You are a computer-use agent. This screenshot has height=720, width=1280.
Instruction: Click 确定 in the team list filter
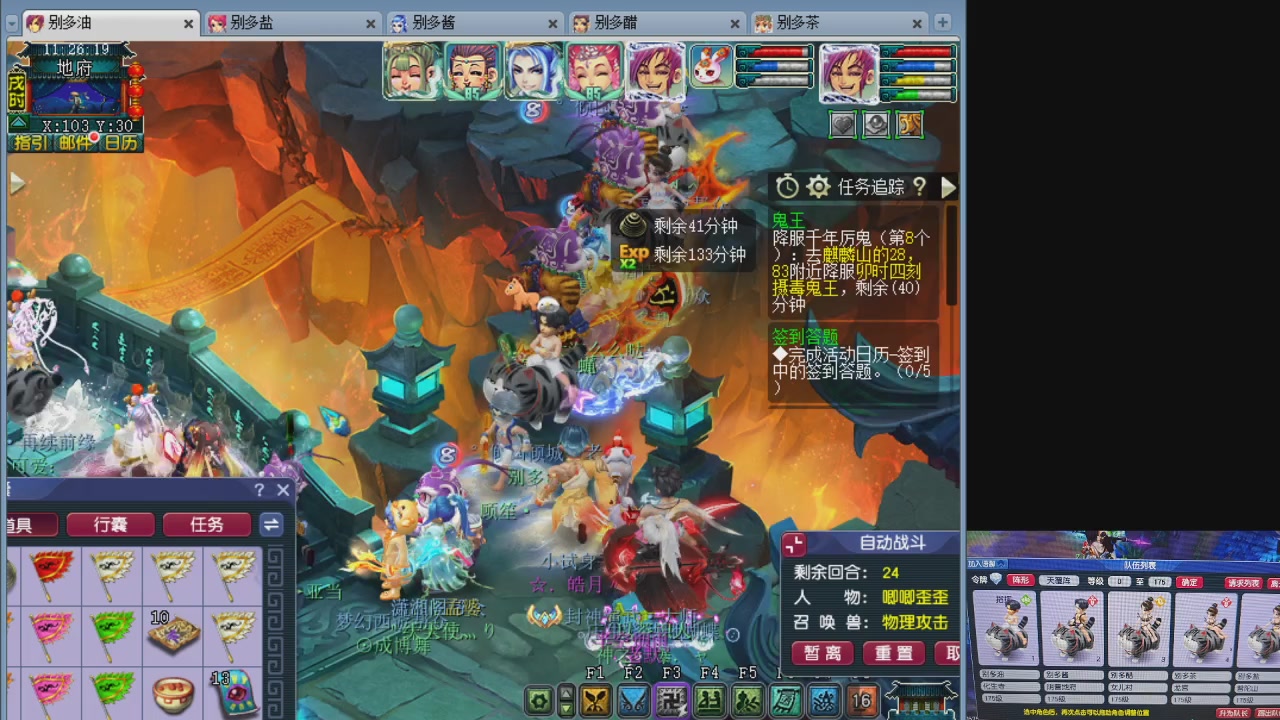click(x=1189, y=580)
